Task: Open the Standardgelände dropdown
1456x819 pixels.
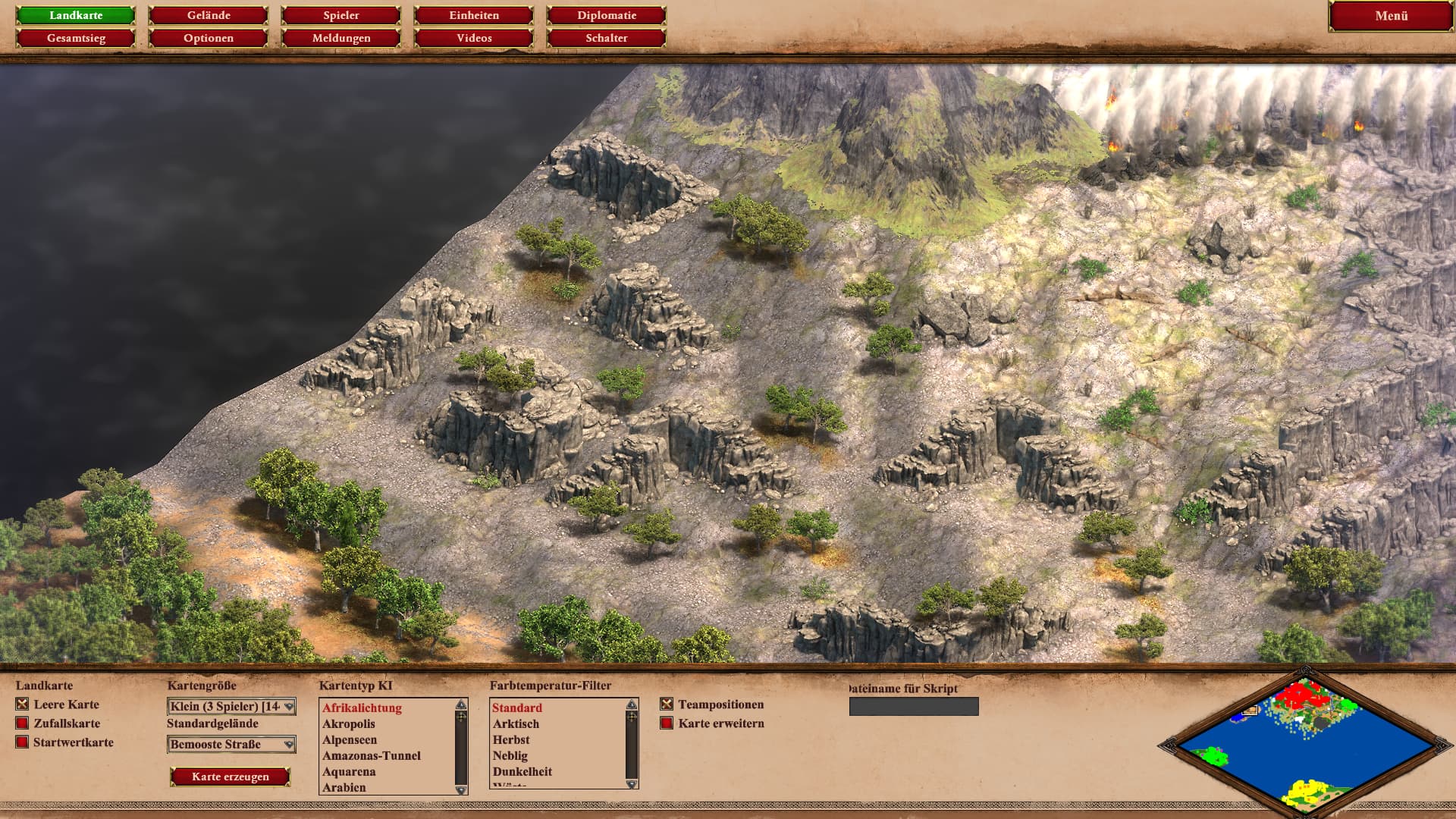Action: 231,745
